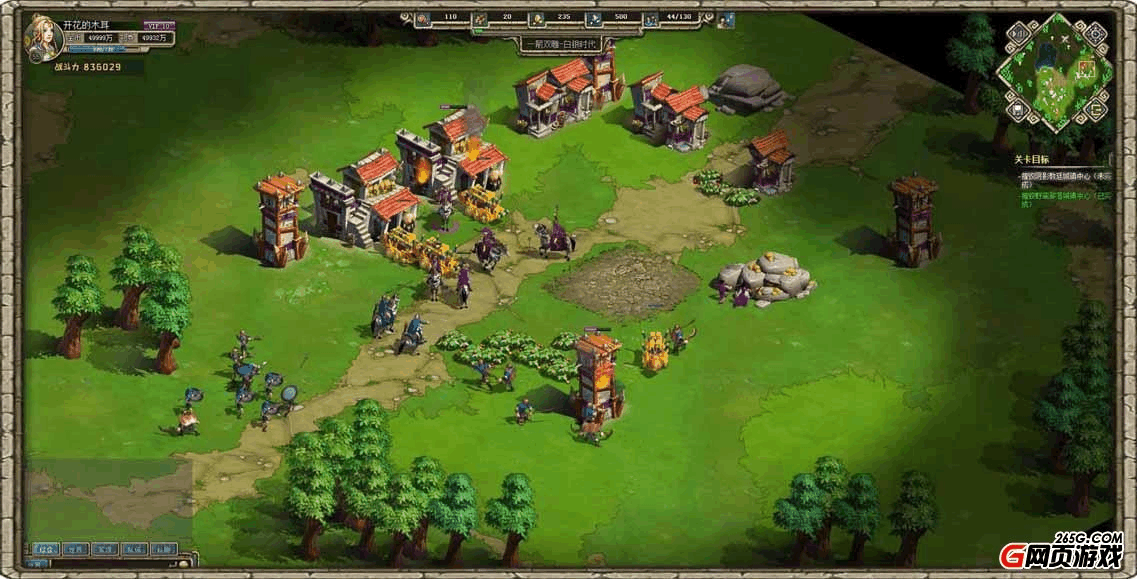Click the hero icon beside the population counter
1137x579 pixels.
coord(726,18)
